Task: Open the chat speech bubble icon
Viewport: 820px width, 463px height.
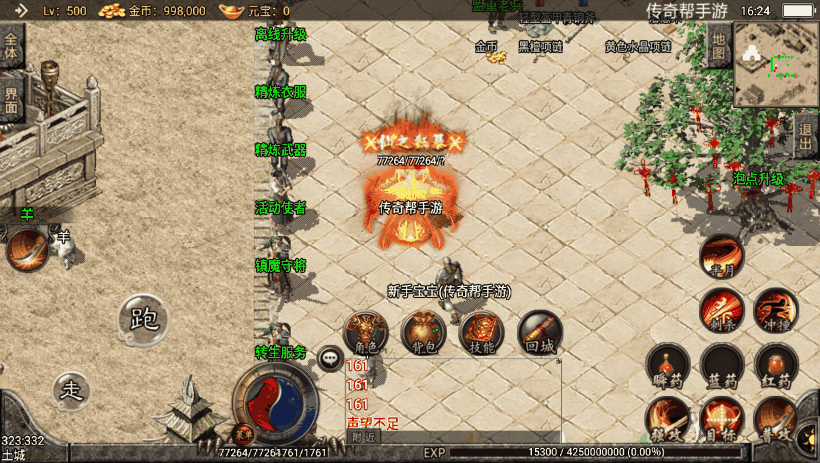Action: (329, 357)
